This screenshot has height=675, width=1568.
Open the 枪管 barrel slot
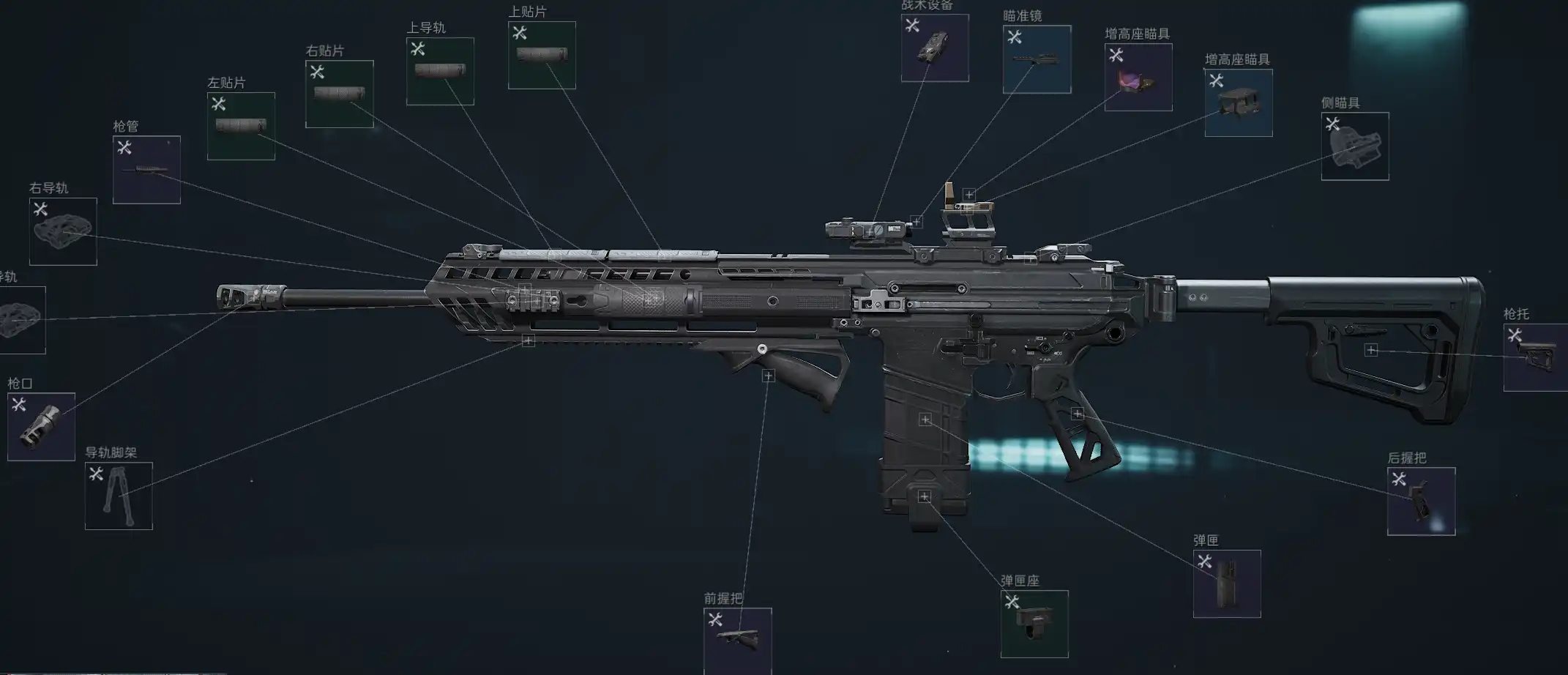click(x=146, y=170)
